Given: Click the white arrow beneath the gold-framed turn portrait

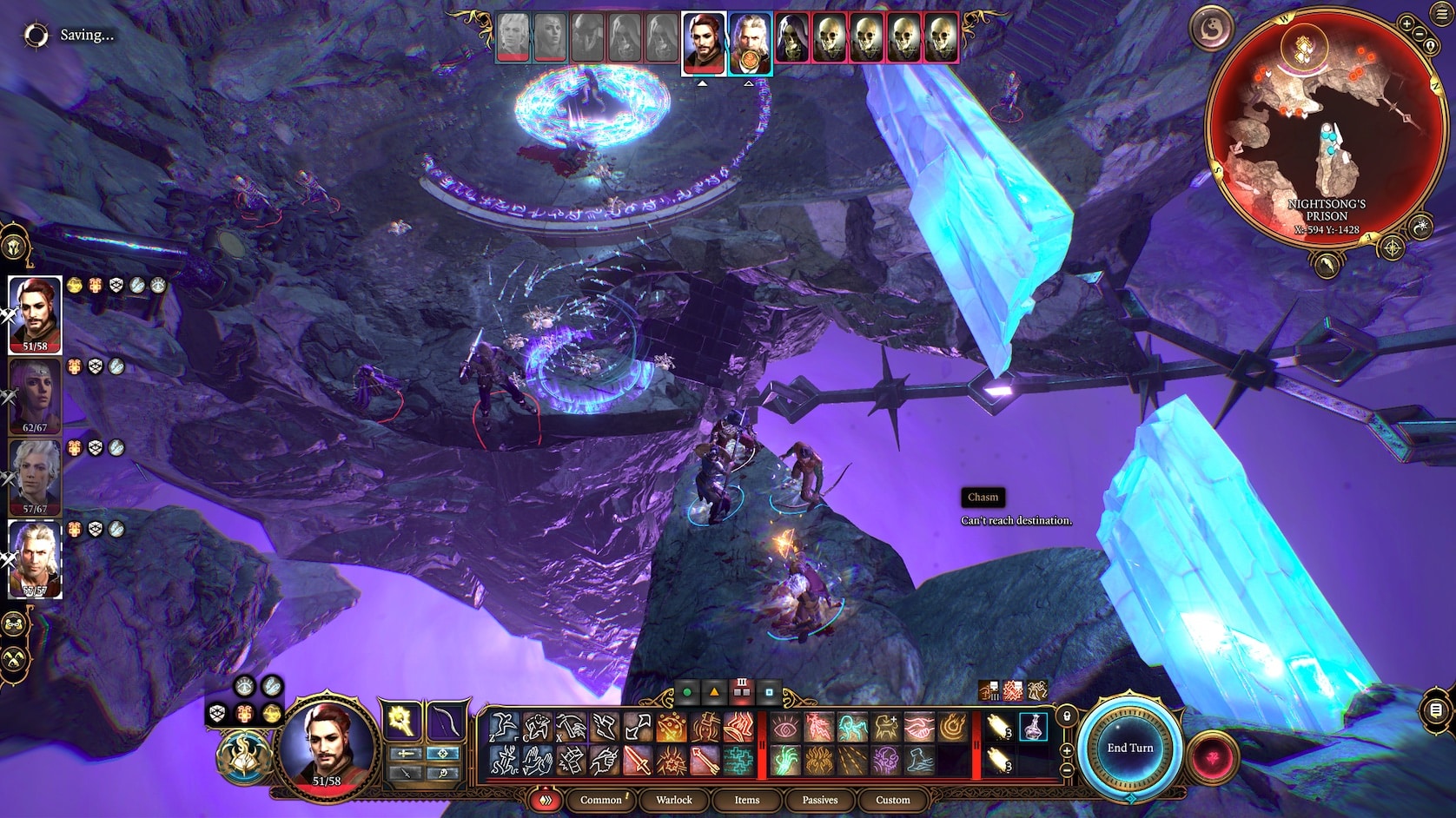Looking at the screenshot, I should (x=748, y=84).
